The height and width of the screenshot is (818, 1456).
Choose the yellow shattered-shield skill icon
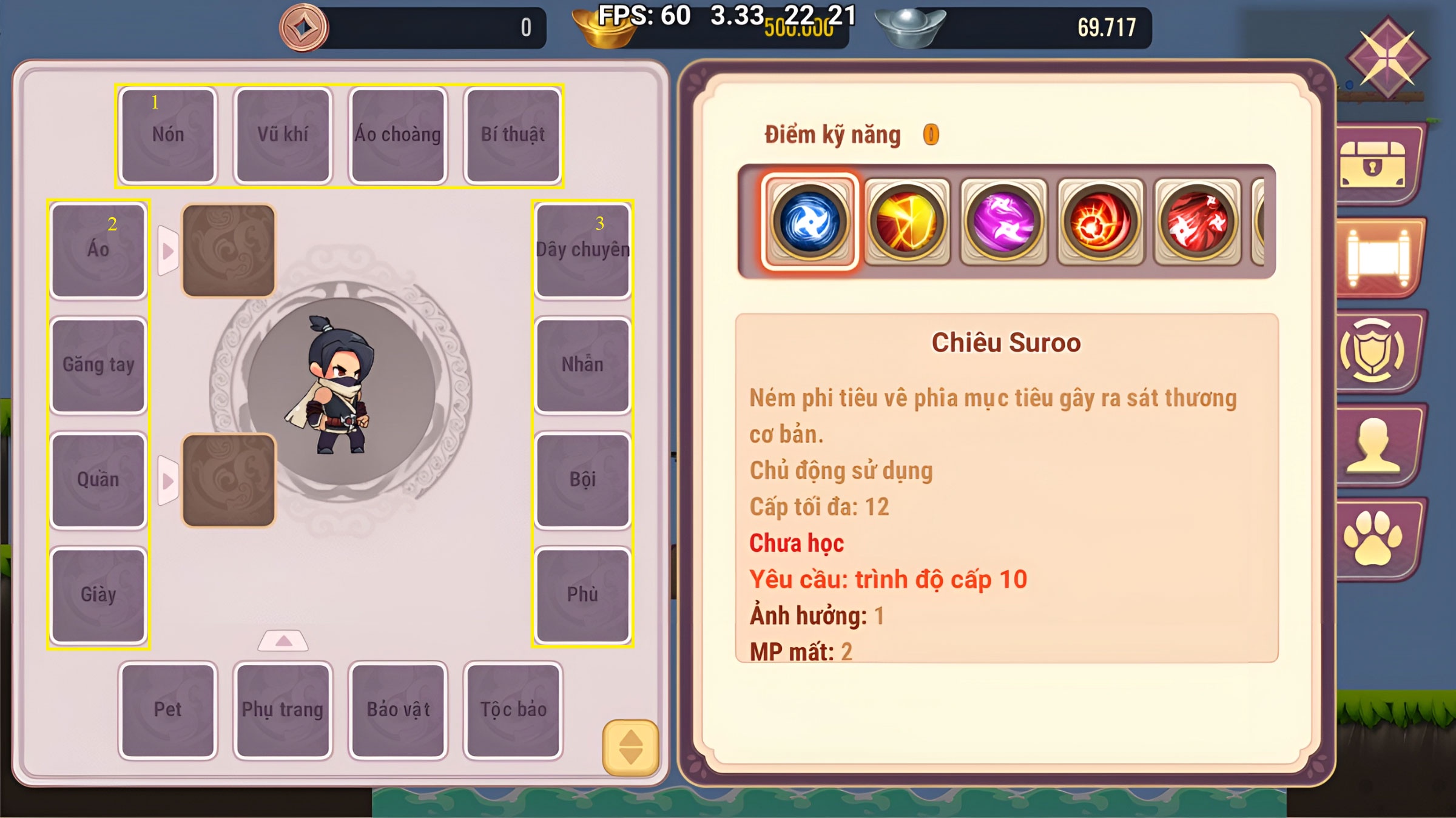pos(906,221)
